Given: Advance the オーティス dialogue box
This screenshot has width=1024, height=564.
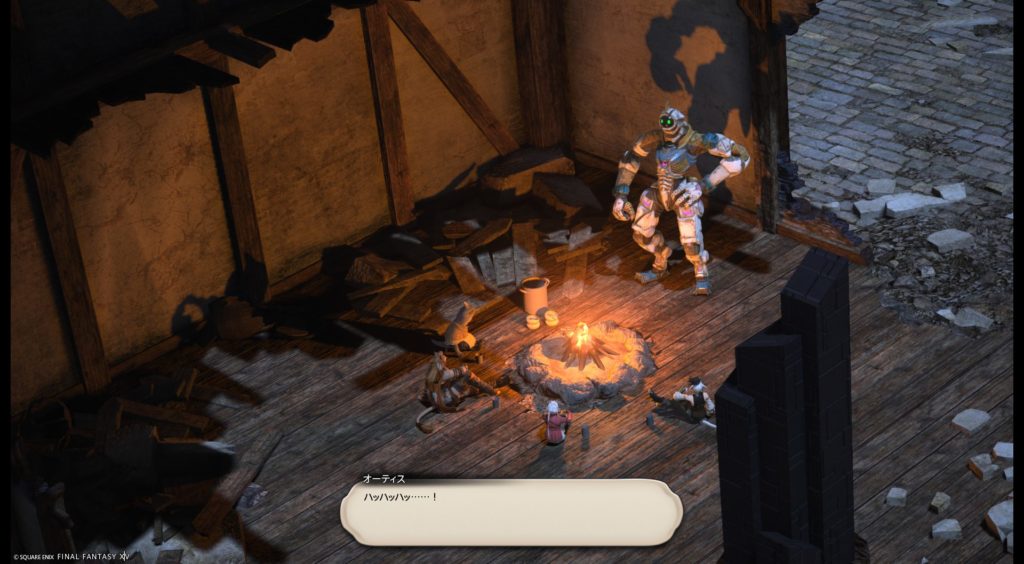Looking at the screenshot, I should (x=511, y=512).
